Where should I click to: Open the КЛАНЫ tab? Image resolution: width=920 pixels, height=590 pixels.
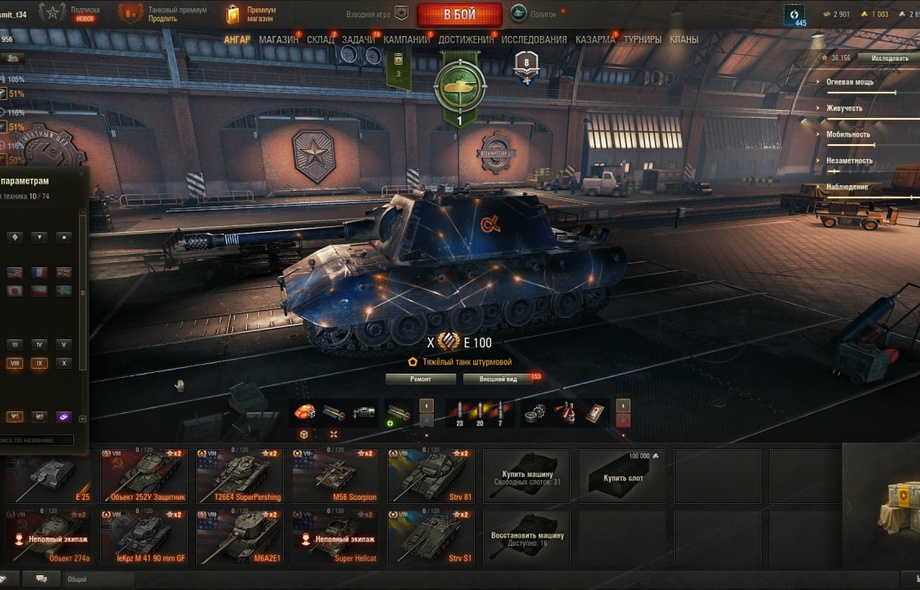(684, 39)
